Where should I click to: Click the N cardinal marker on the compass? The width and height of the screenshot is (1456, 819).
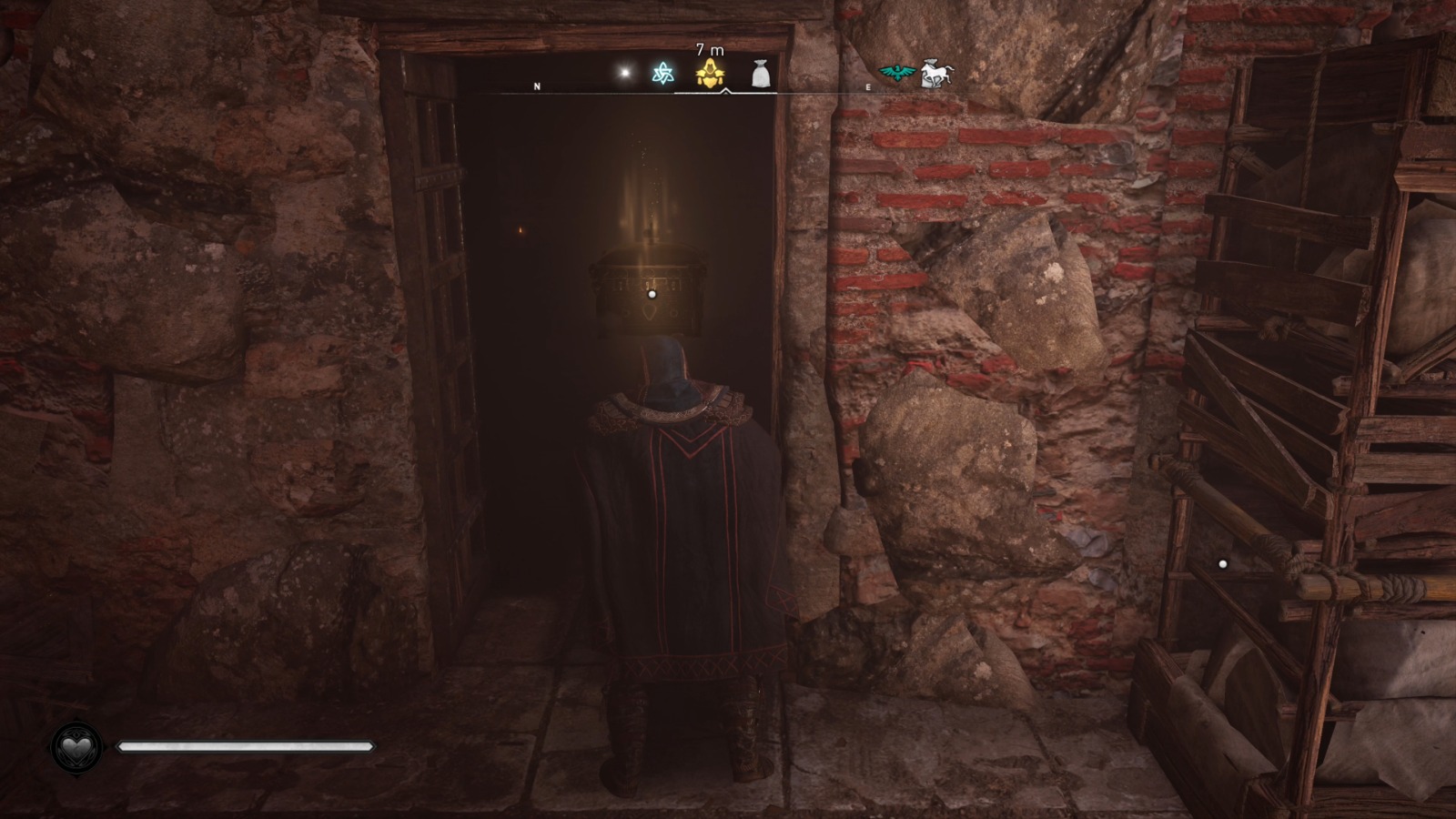click(537, 86)
